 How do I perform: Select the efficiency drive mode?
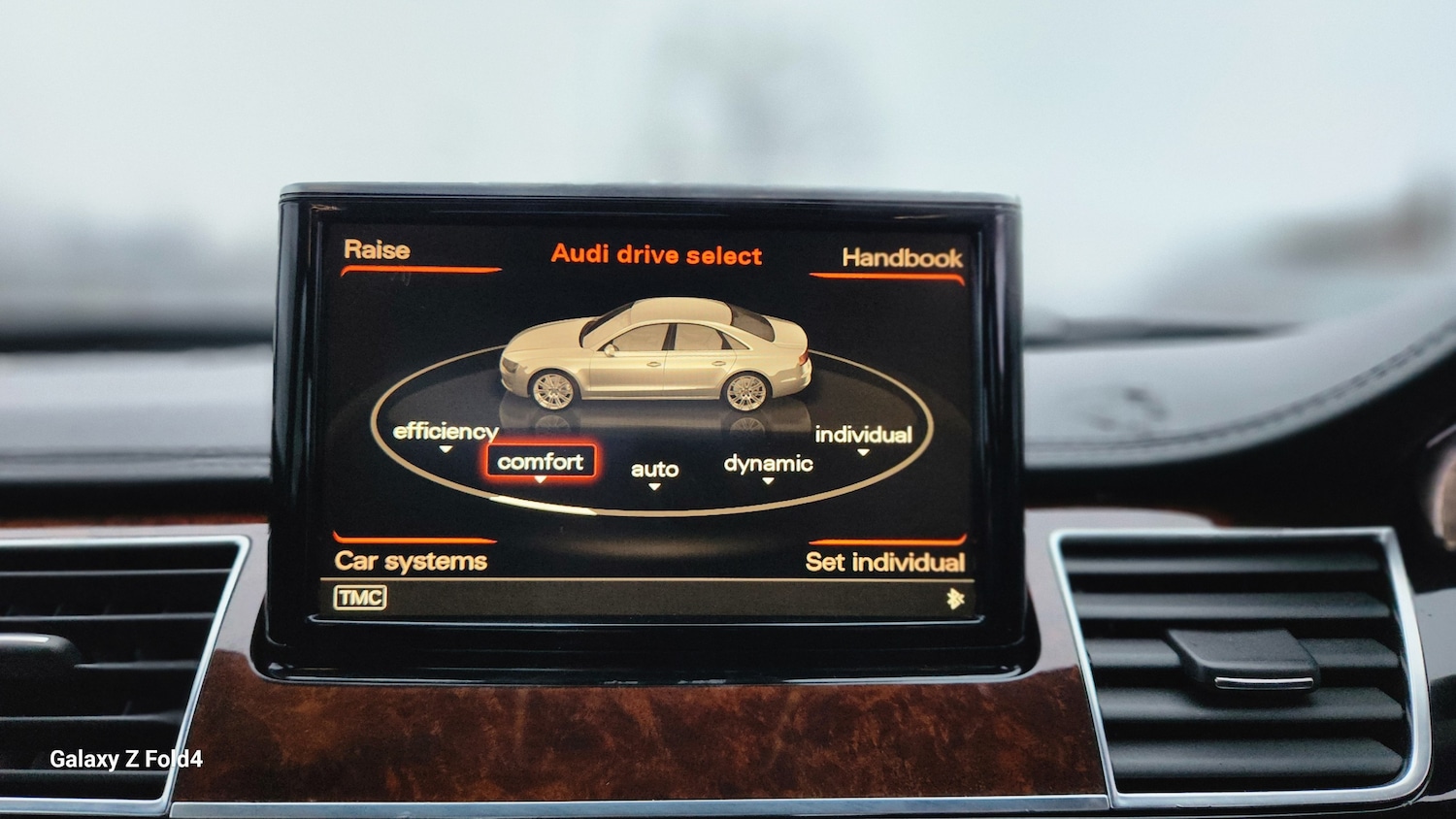444,430
